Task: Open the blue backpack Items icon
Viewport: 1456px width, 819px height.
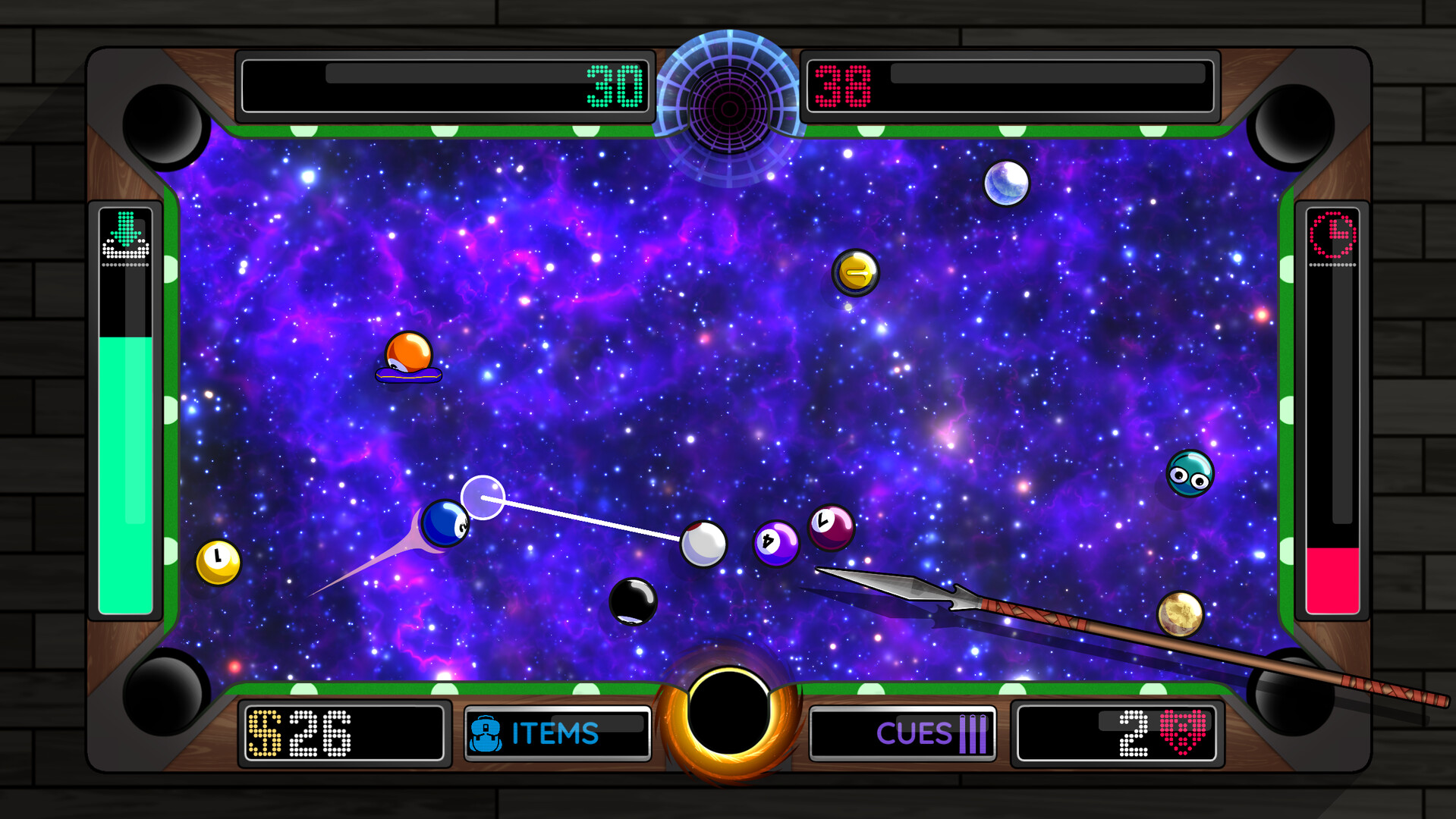Action: coord(486,733)
